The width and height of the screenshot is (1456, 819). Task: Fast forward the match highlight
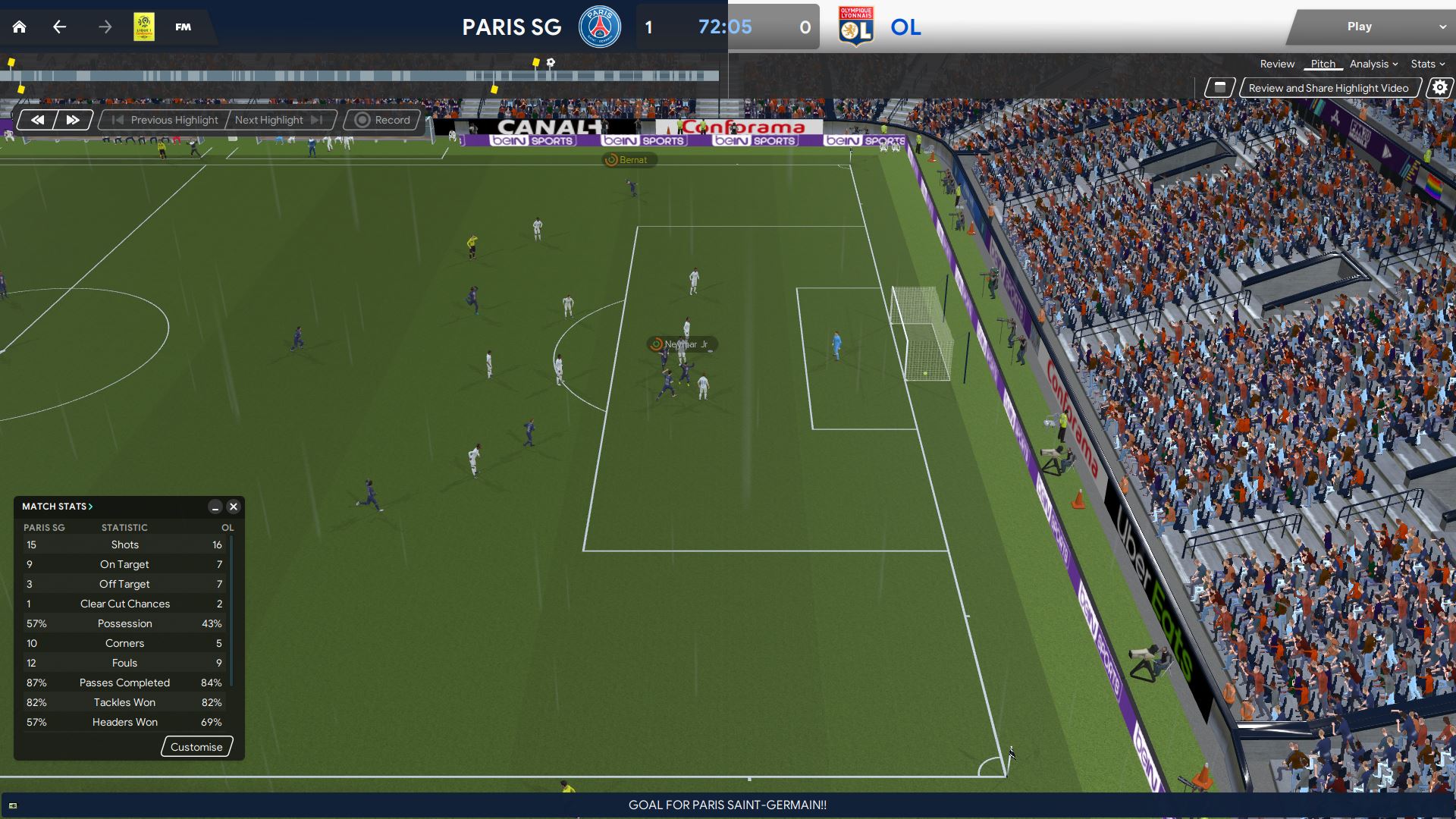click(73, 120)
